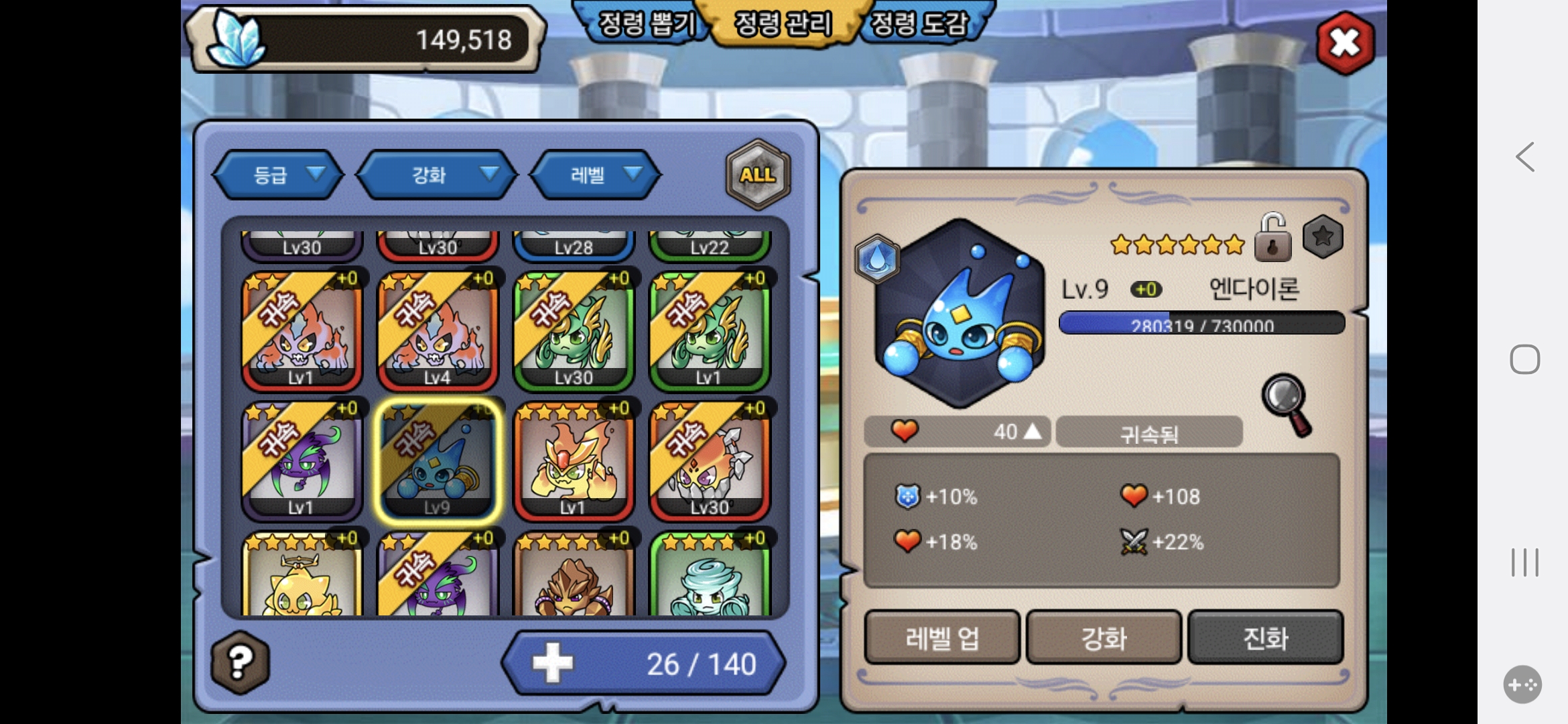Switch to the 정령 도감 tab
The height and width of the screenshot is (724, 1568).
pos(920,24)
